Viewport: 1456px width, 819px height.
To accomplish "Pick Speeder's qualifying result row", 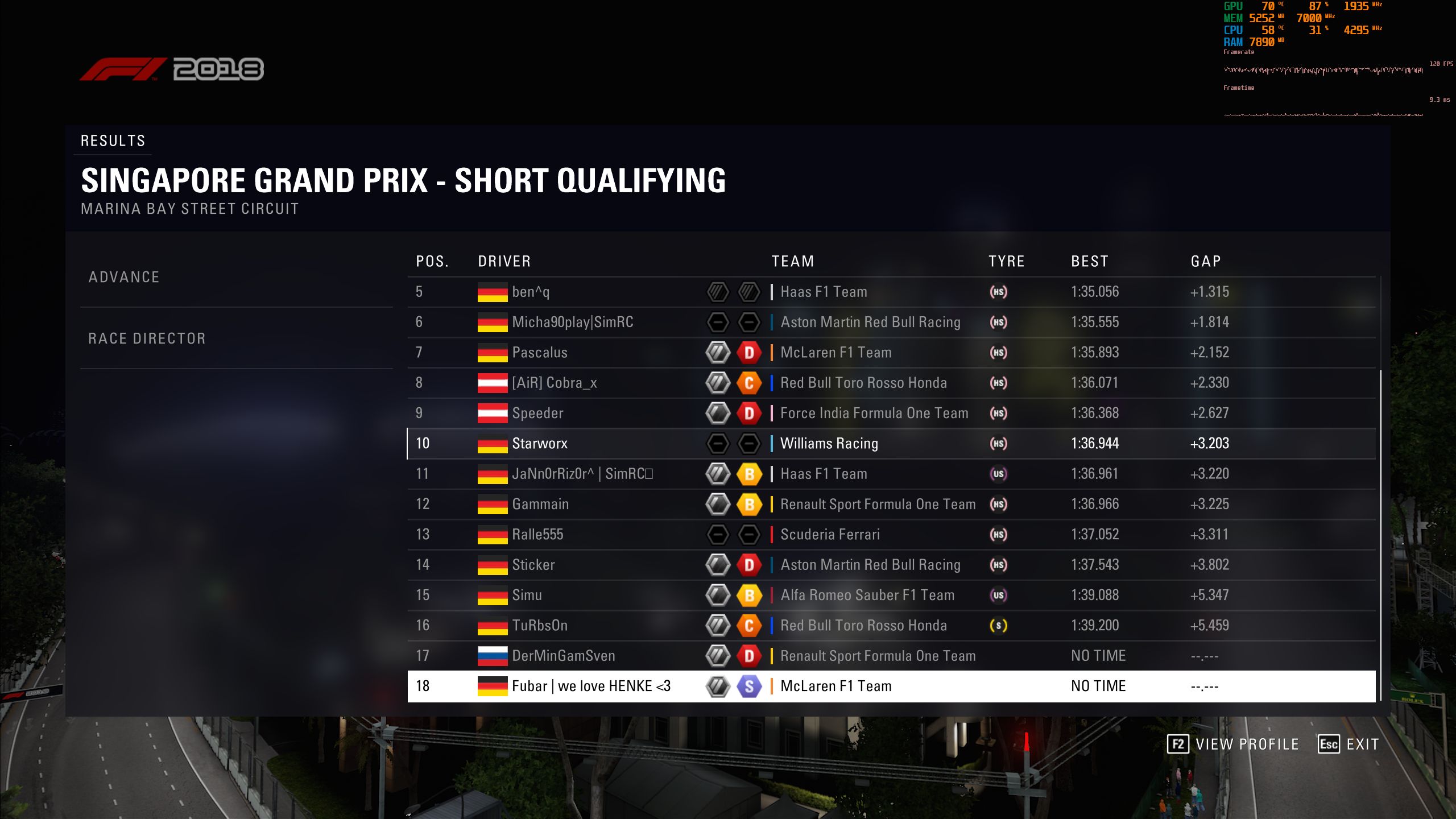I will coord(891,413).
